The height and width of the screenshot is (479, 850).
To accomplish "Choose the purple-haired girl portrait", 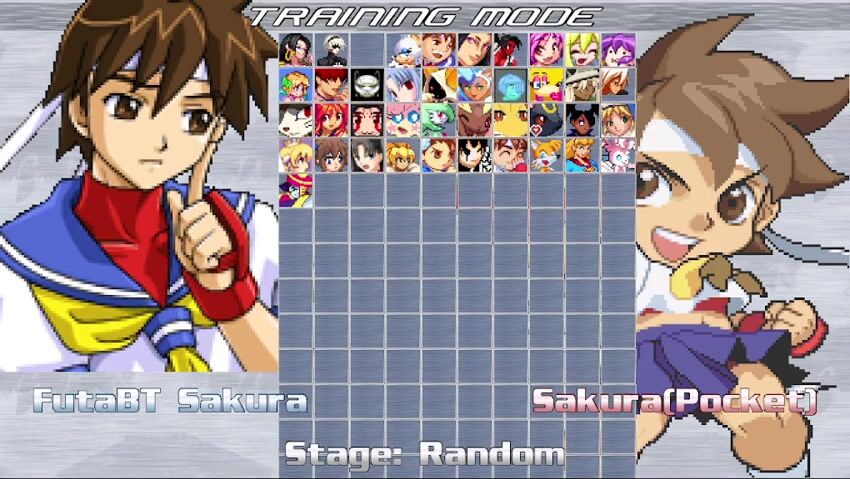I will point(619,48).
